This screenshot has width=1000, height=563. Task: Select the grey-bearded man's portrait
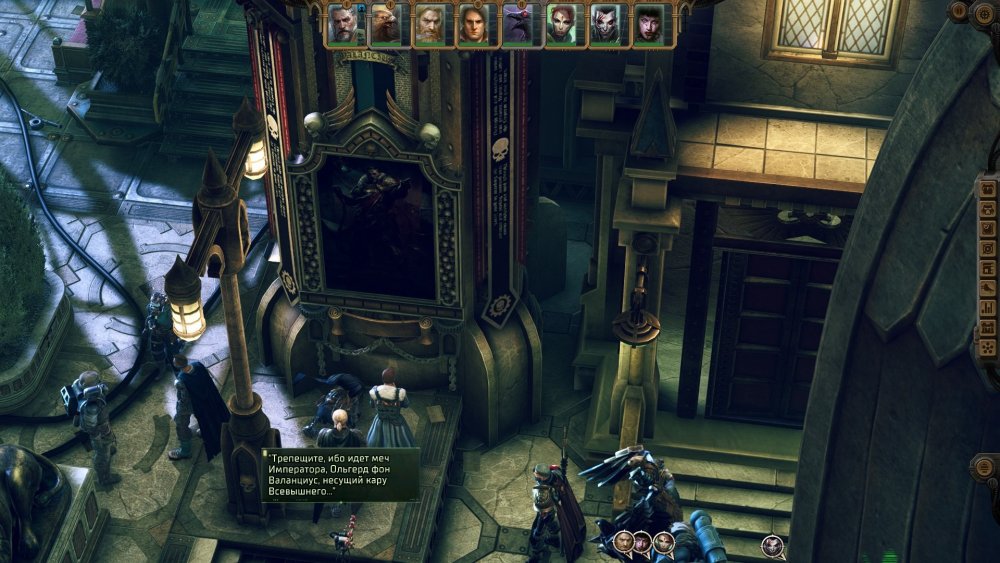point(345,24)
